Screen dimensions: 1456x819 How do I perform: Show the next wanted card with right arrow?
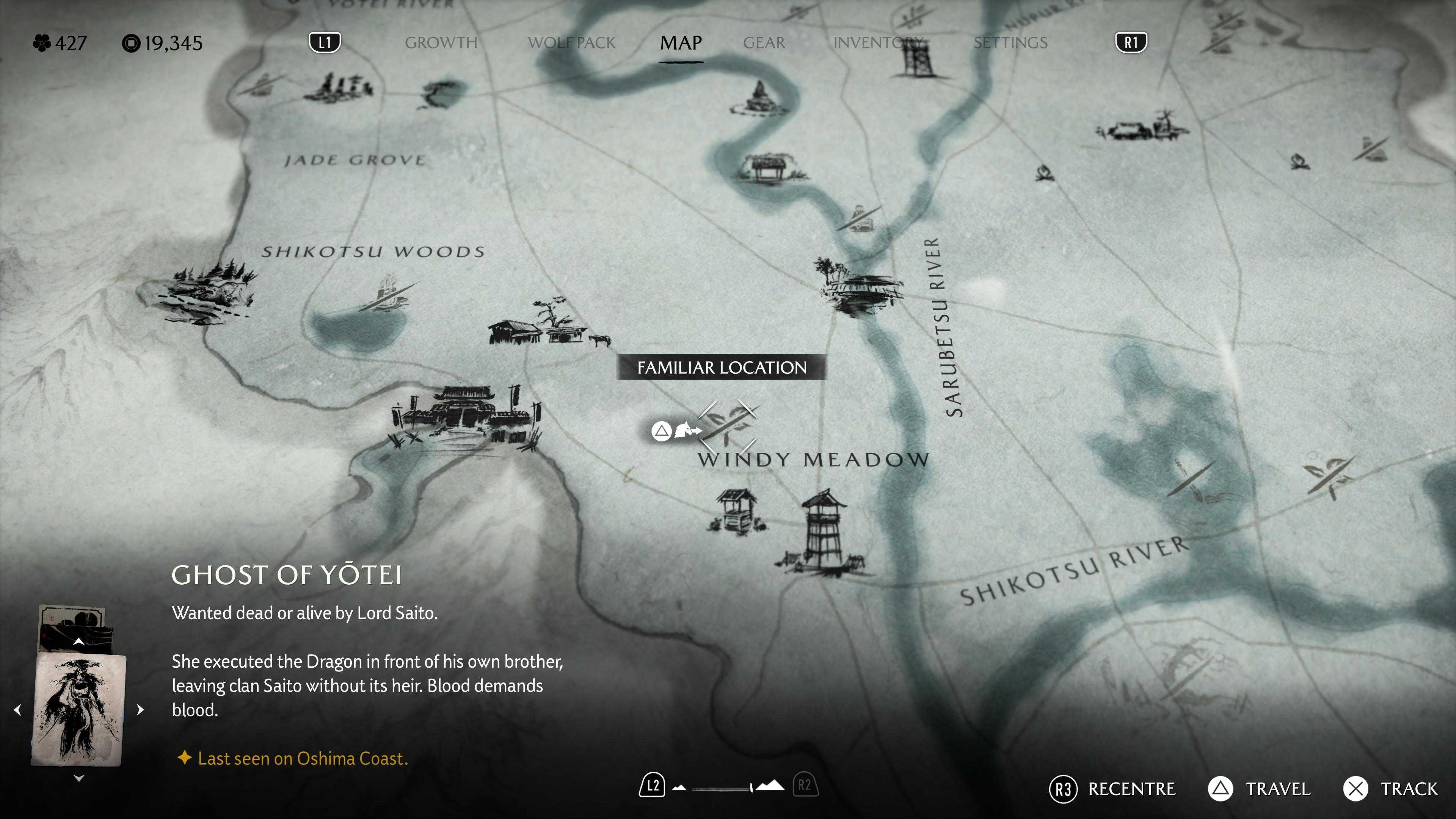click(x=141, y=710)
